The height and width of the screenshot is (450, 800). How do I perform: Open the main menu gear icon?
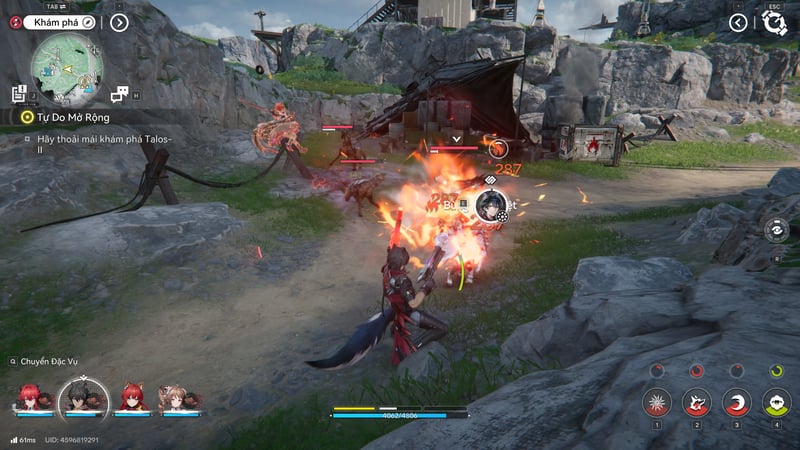[x=774, y=23]
